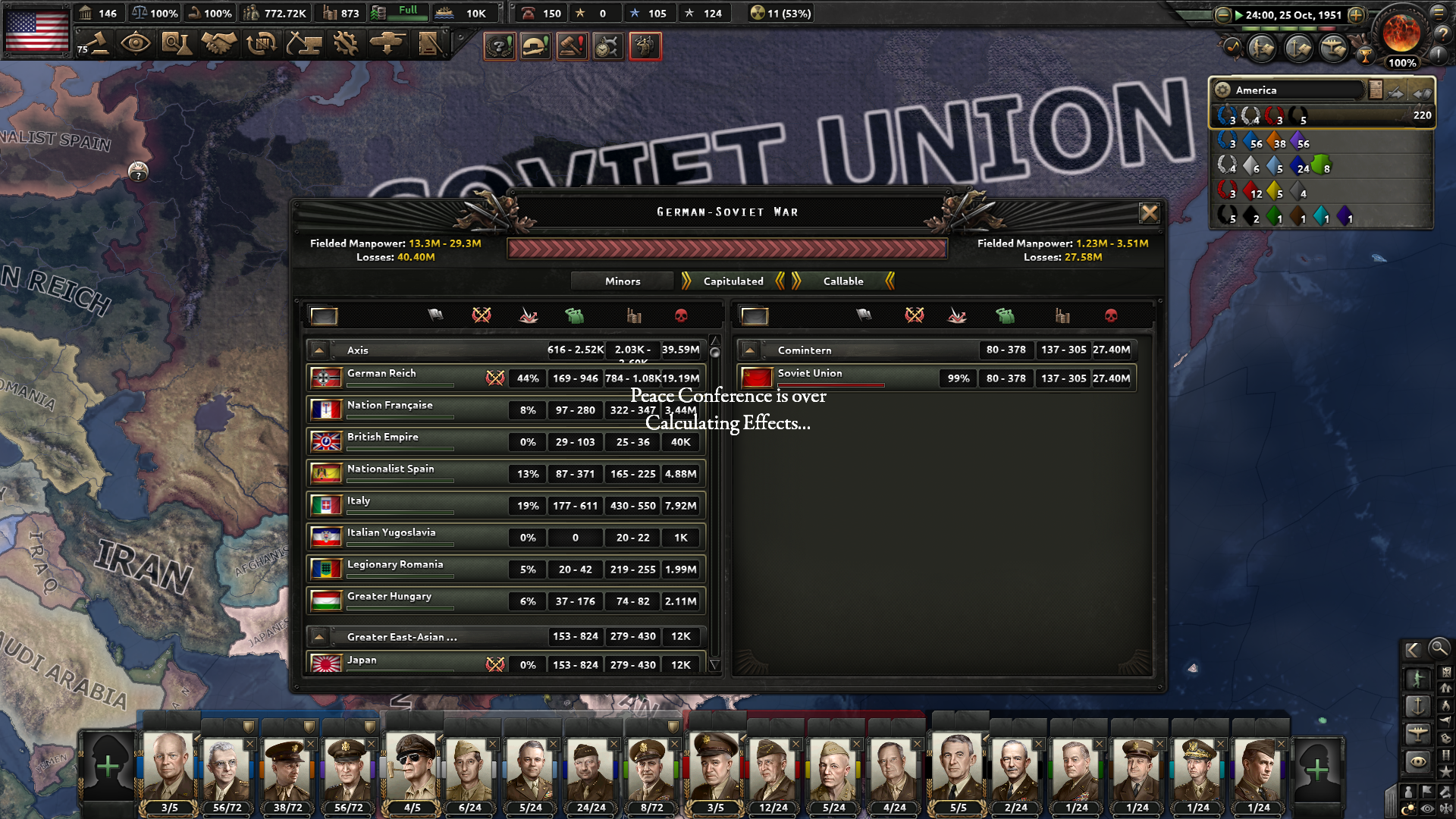Open the Diplomacy handshake icon
The image size is (1456, 819).
(x=218, y=44)
